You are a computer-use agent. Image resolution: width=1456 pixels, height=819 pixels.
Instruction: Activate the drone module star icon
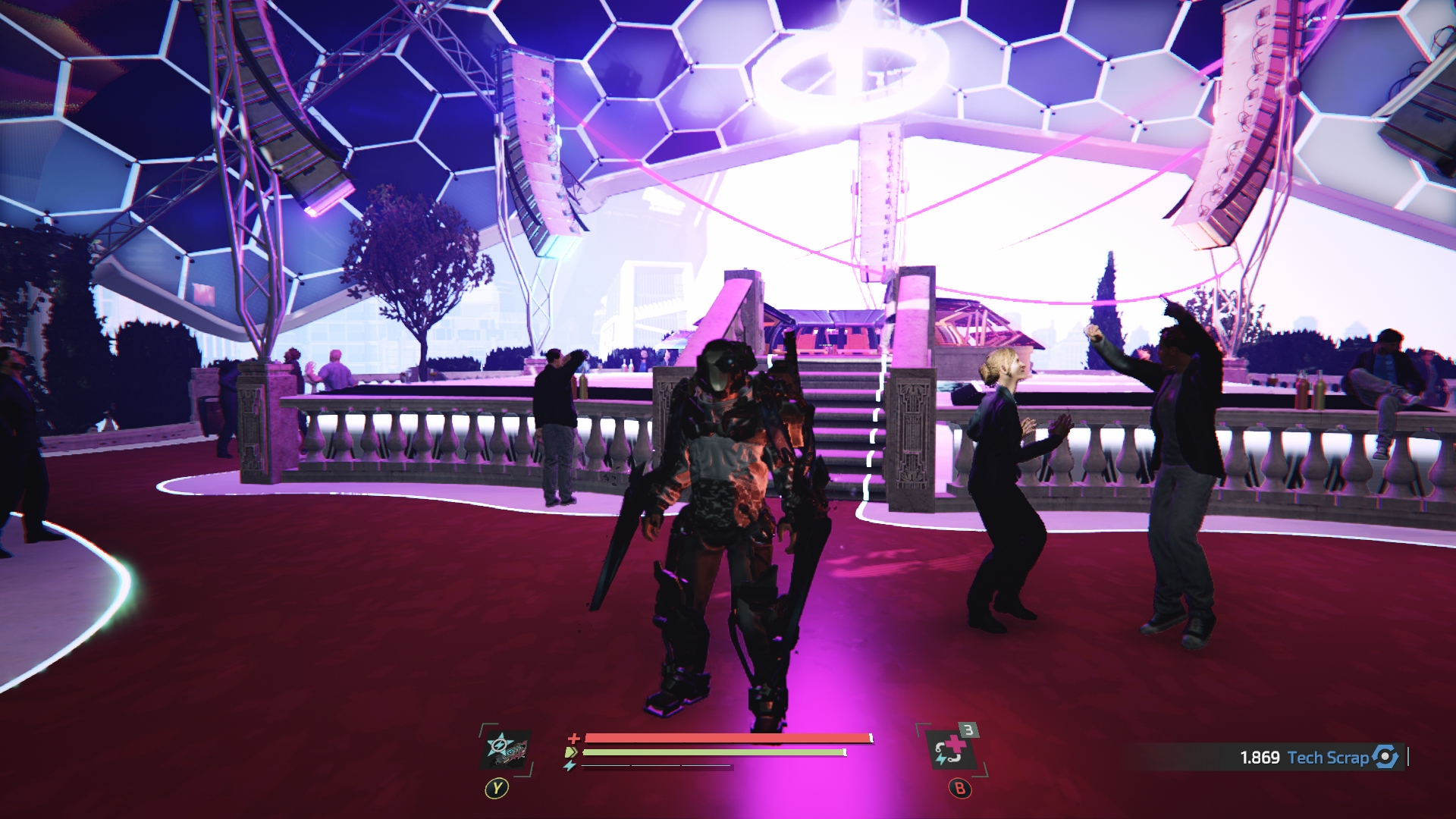click(506, 749)
